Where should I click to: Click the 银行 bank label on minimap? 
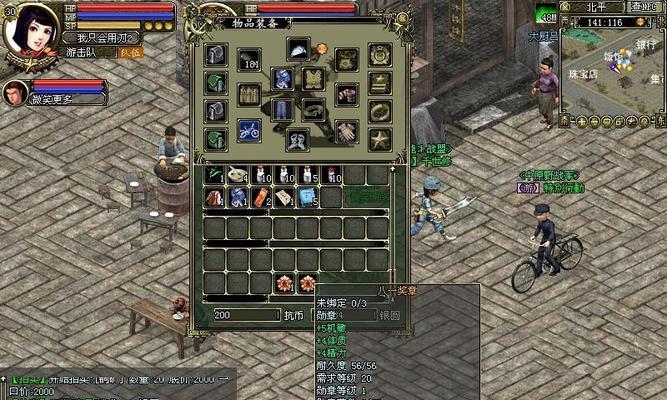[x=645, y=44]
